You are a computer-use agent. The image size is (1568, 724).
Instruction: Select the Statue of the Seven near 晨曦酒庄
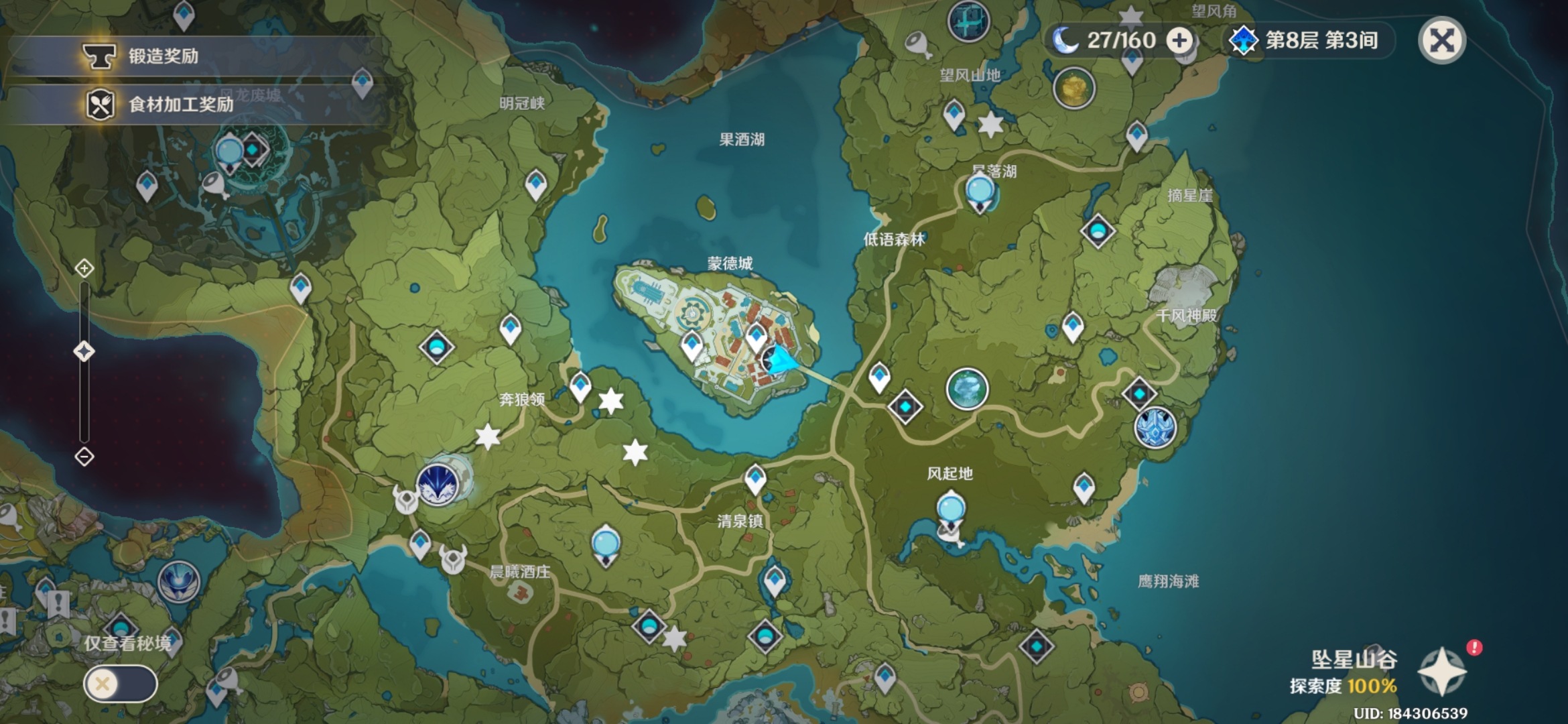[x=606, y=544]
